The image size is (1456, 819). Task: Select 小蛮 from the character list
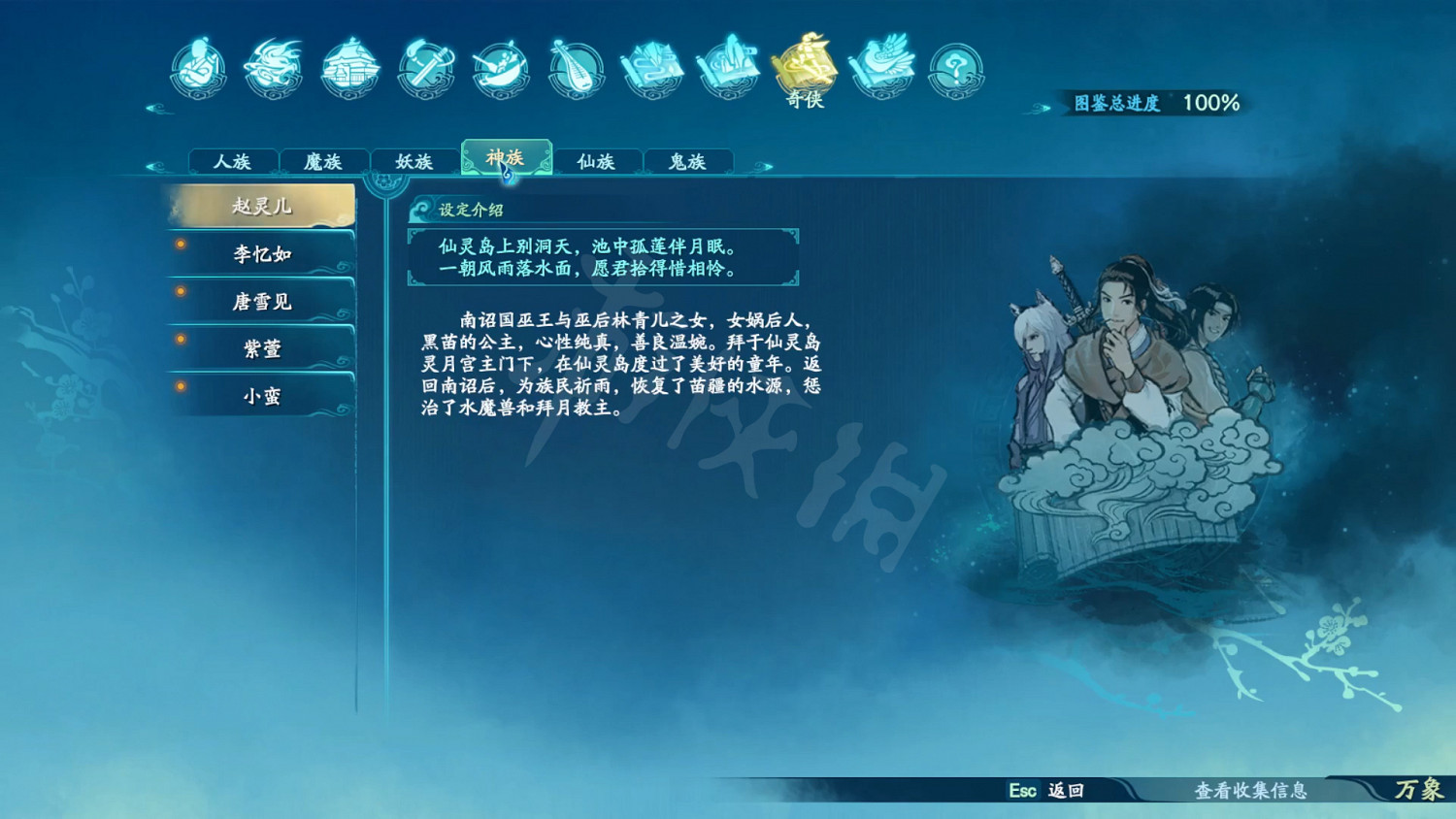click(260, 396)
